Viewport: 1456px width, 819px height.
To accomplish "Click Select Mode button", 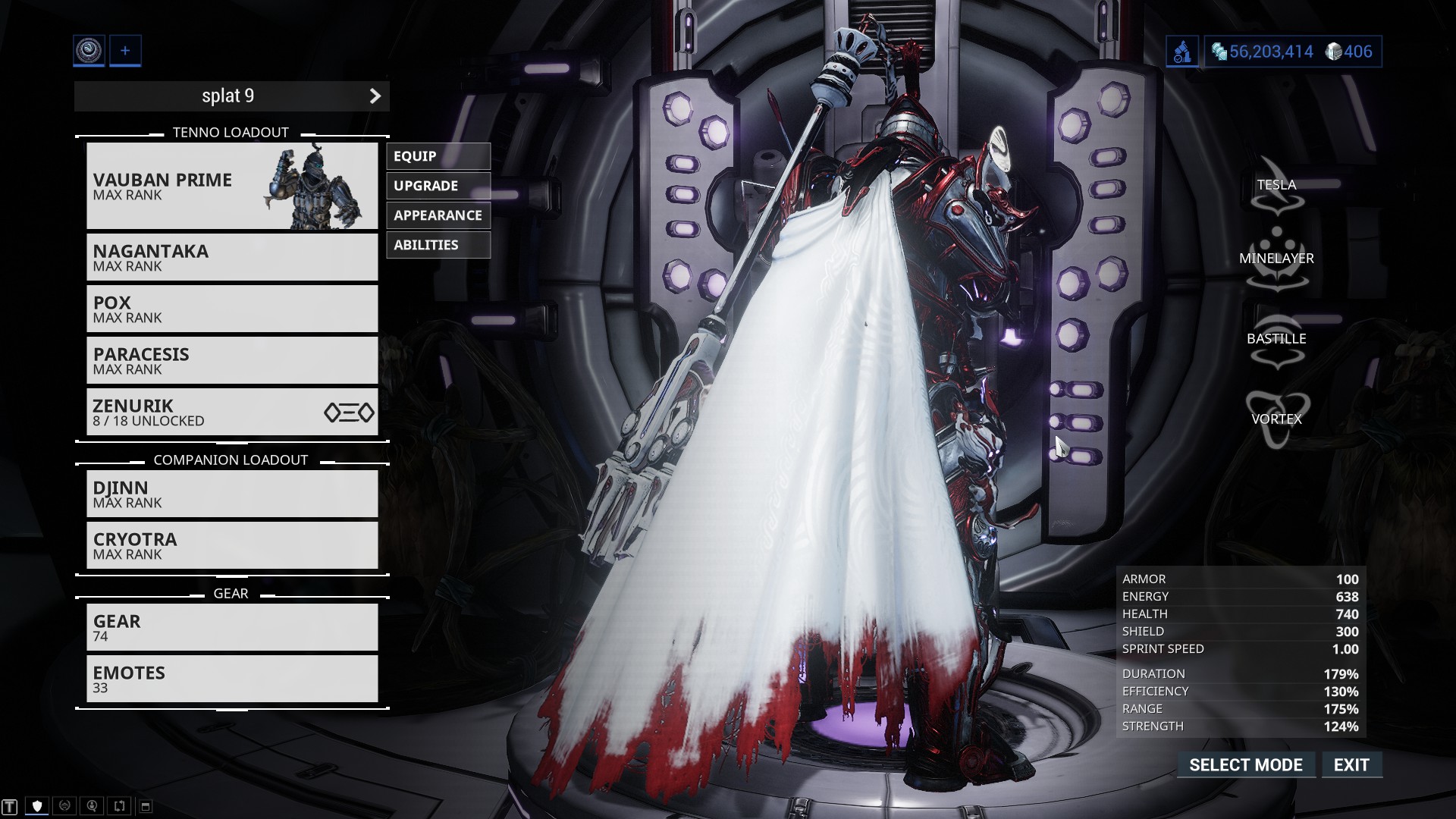I will [1246, 765].
